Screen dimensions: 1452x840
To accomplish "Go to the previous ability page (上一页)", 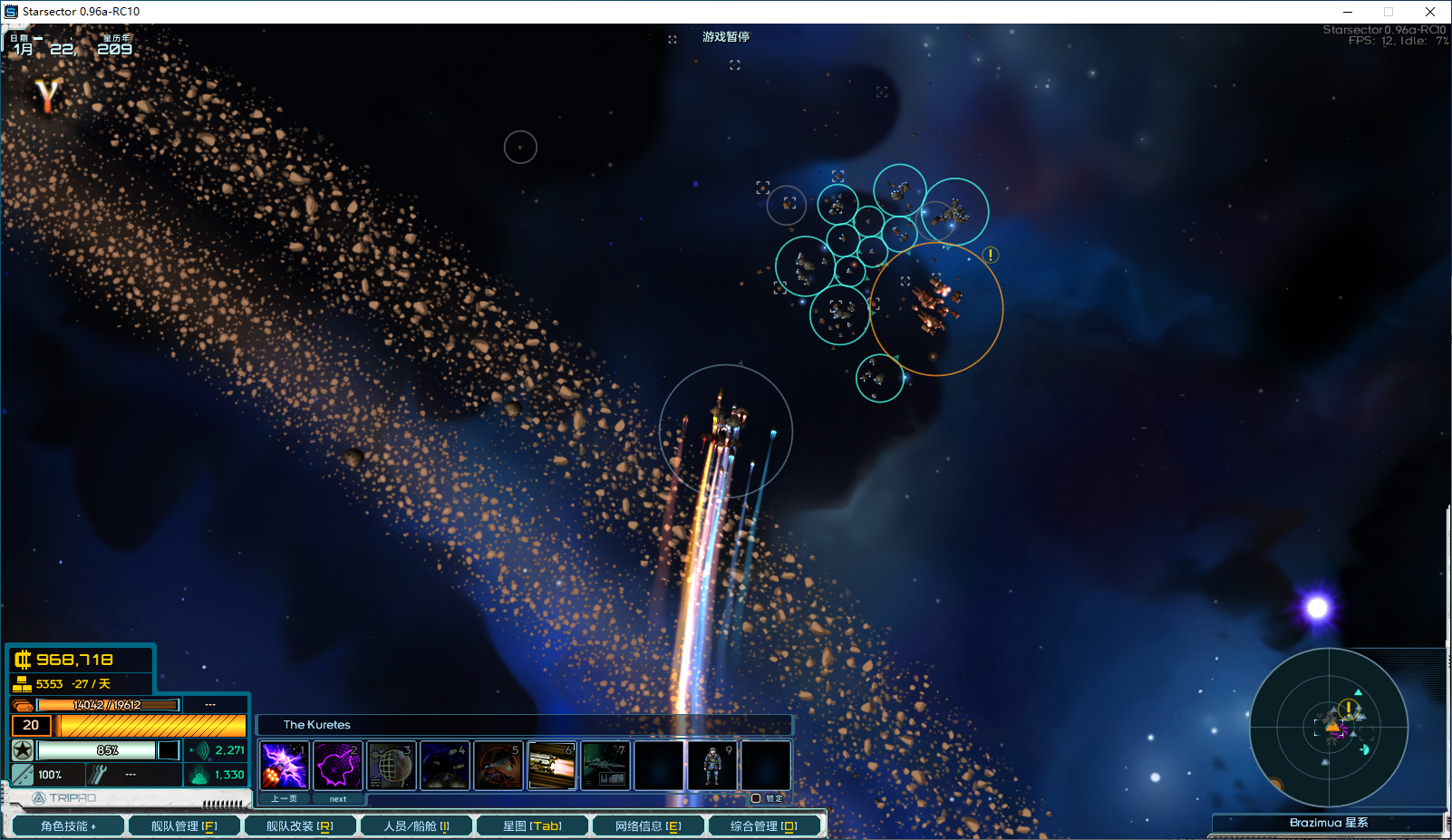I will click(x=285, y=798).
